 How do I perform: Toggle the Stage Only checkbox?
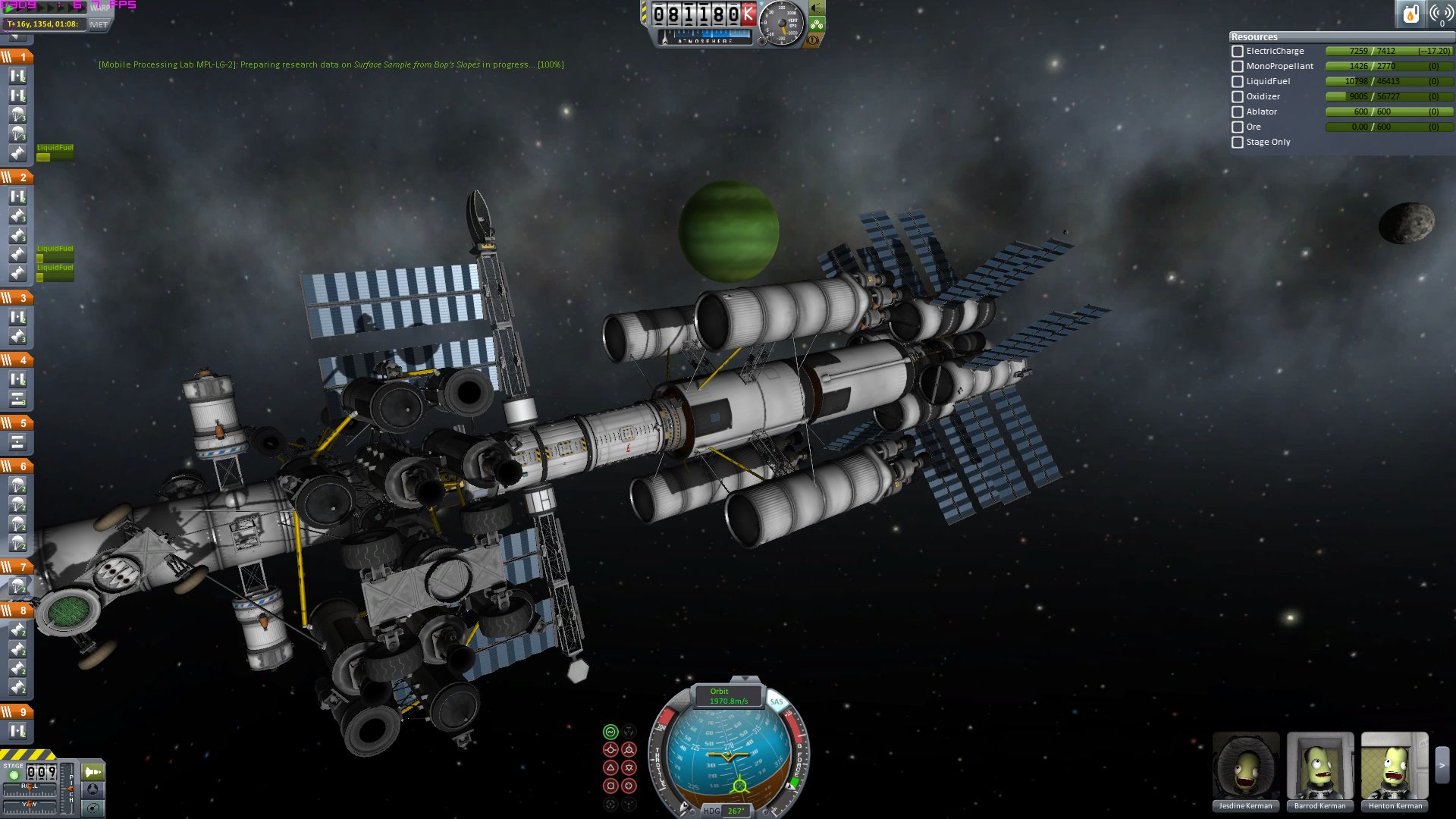click(1238, 143)
